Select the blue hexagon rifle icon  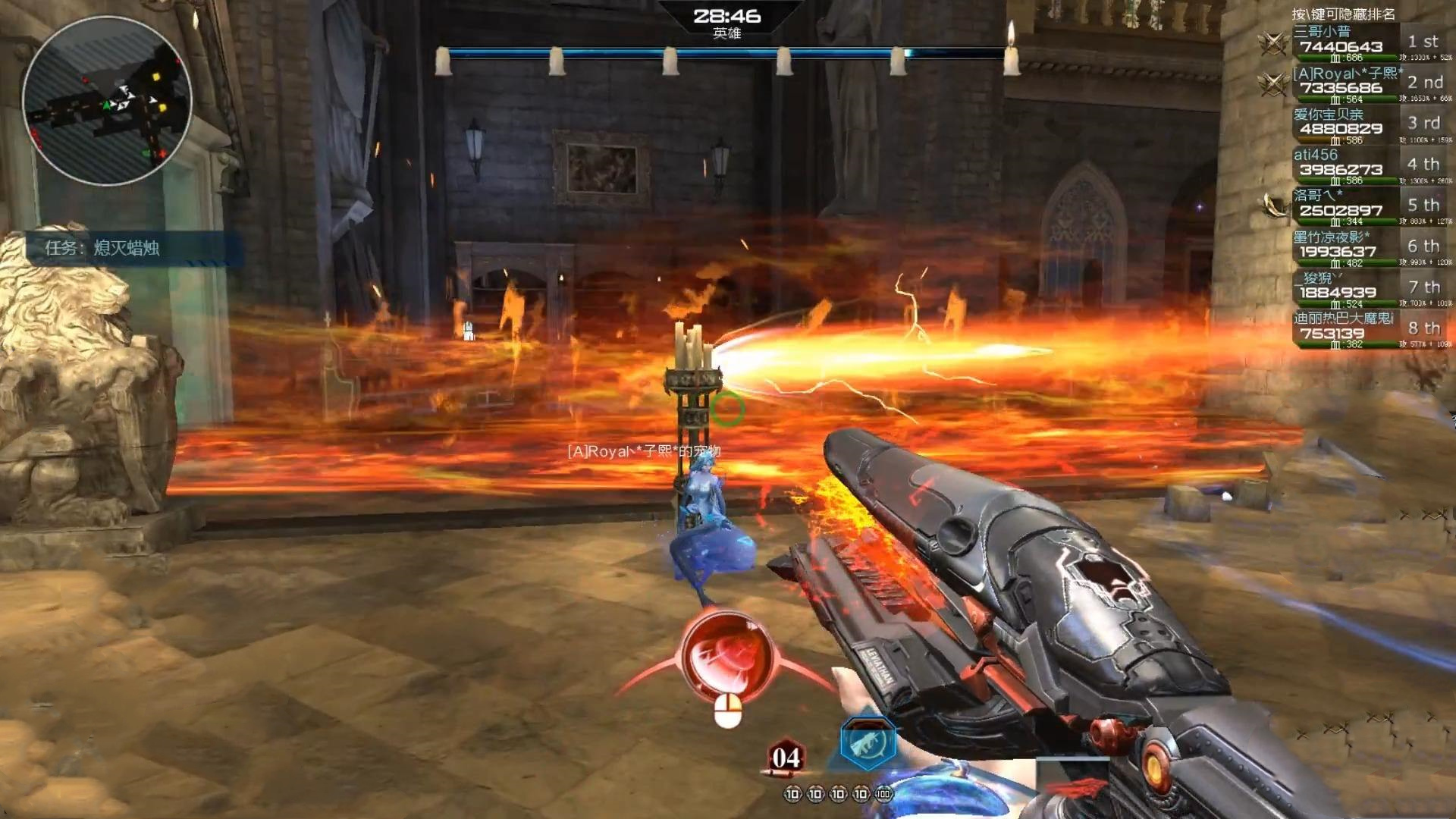coord(868,744)
